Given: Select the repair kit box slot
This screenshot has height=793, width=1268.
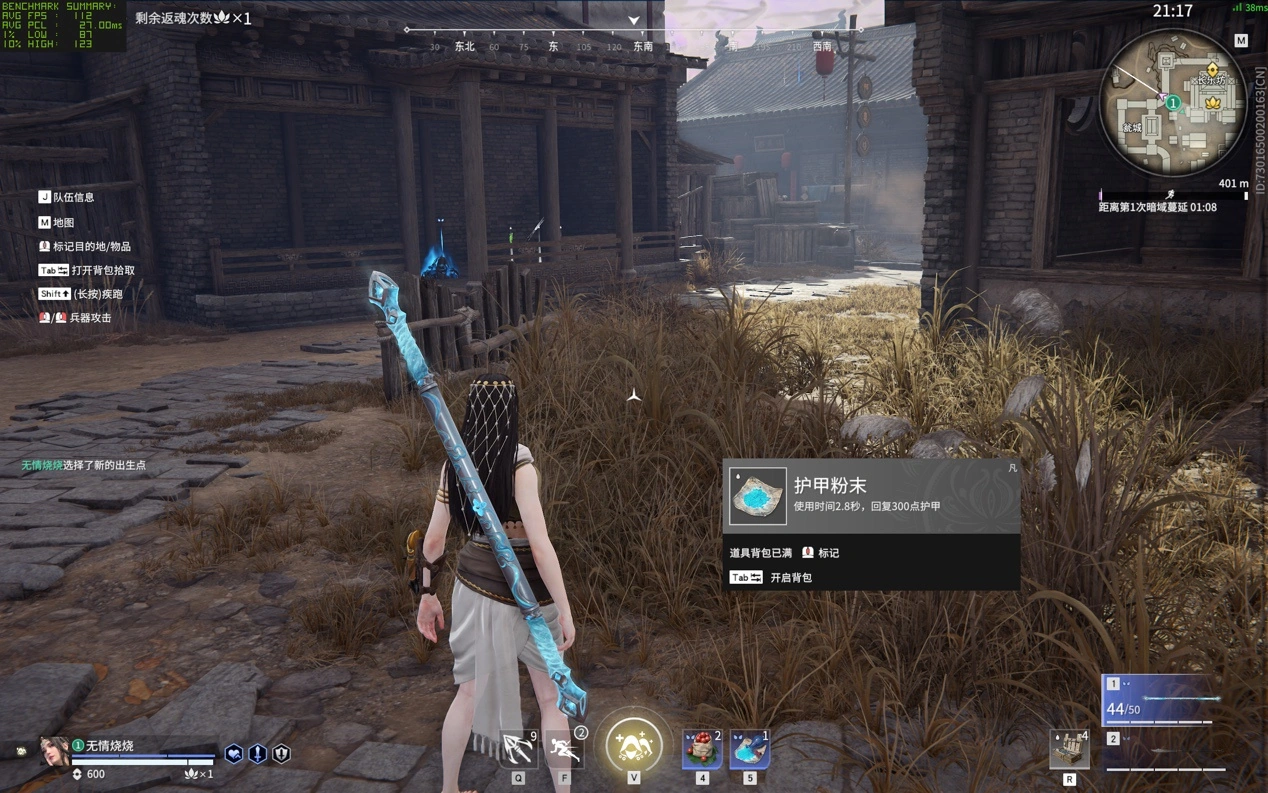Looking at the screenshot, I should pyautogui.click(x=1068, y=749).
